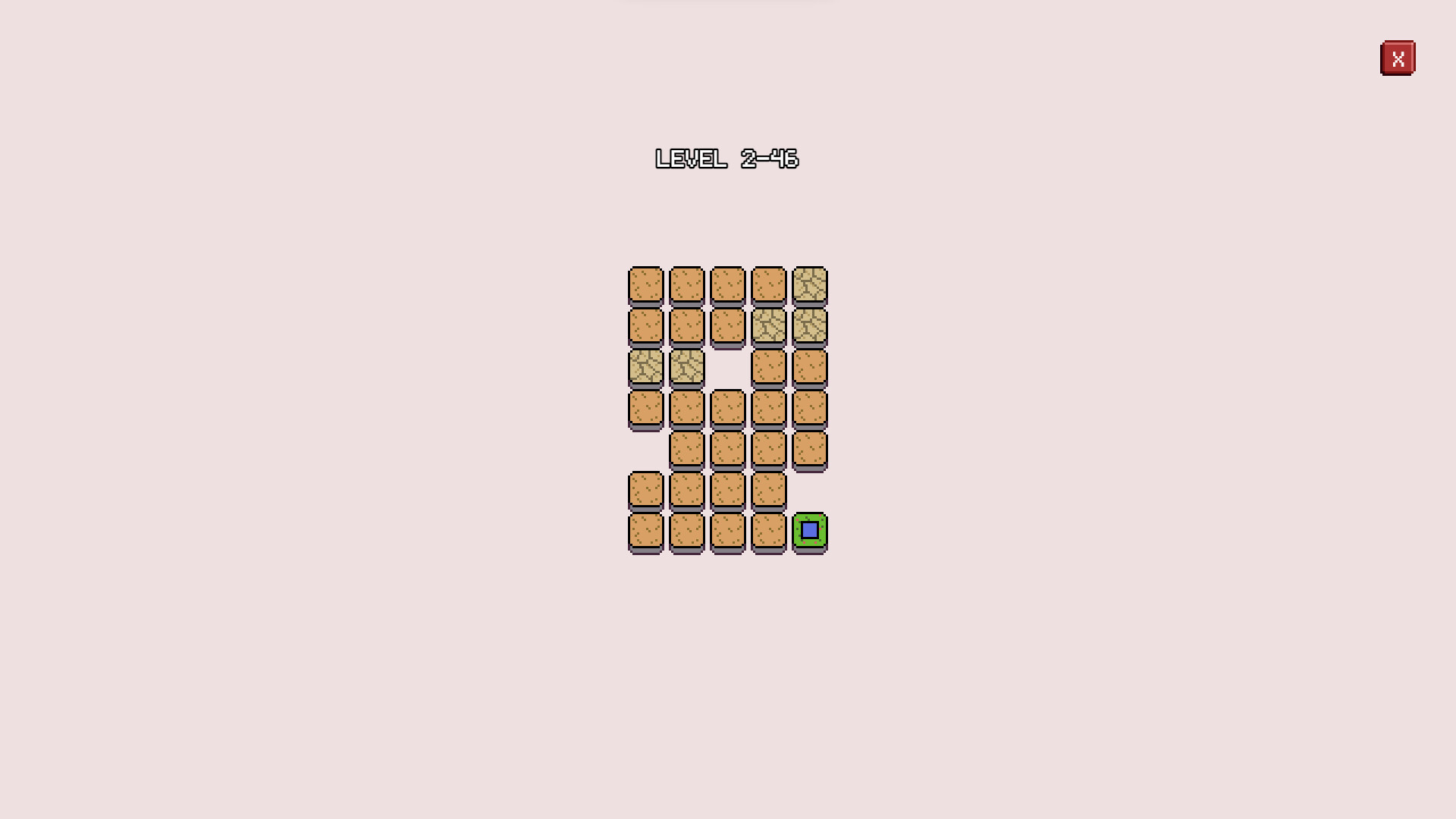Select the lone leftmost tile in the fourth row

click(646, 409)
